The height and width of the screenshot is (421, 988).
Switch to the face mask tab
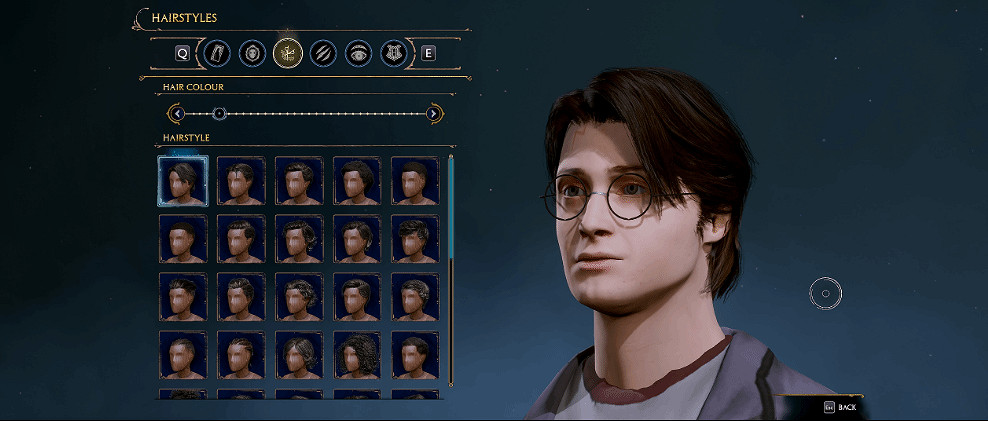252,53
